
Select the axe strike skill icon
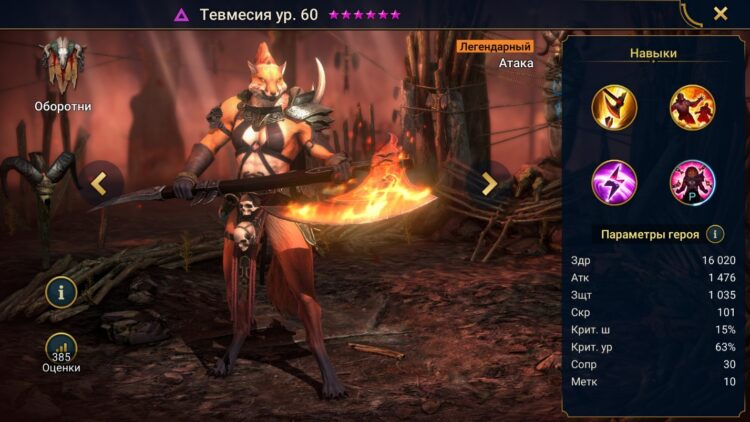tap(614, 107)
